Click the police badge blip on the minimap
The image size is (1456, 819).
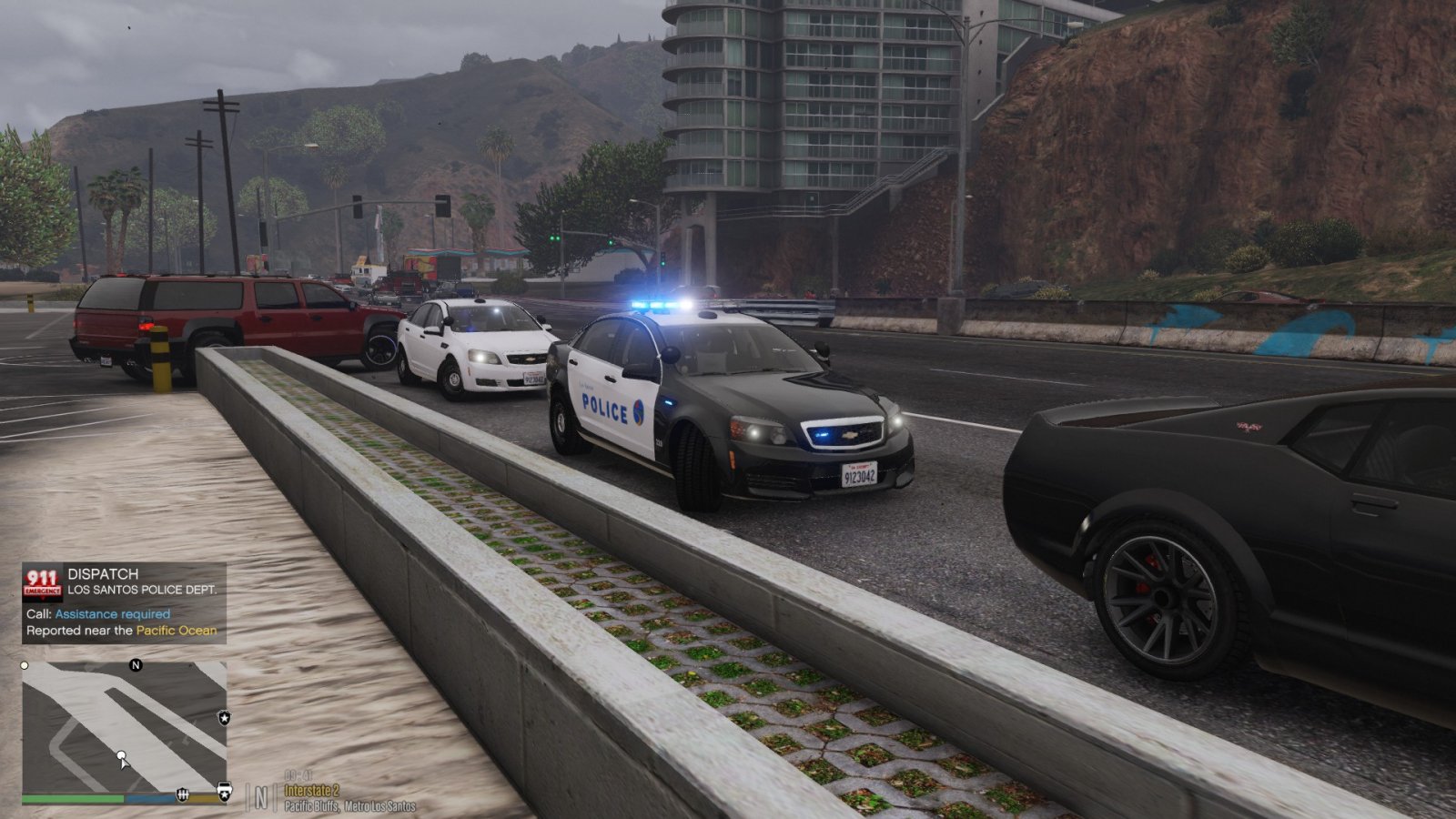224,718
